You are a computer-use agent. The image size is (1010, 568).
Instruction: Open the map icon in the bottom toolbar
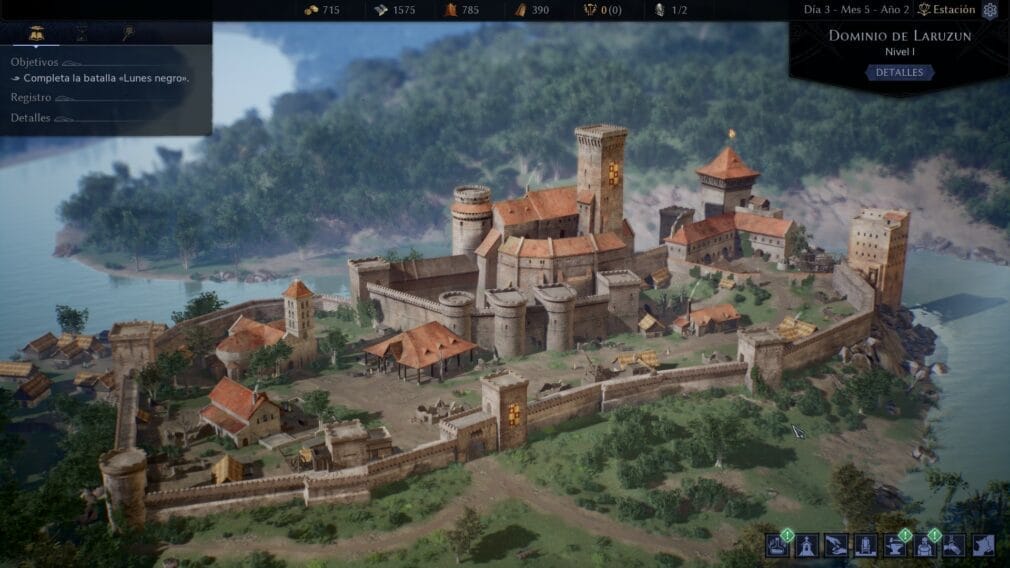(x=983, y=545)
